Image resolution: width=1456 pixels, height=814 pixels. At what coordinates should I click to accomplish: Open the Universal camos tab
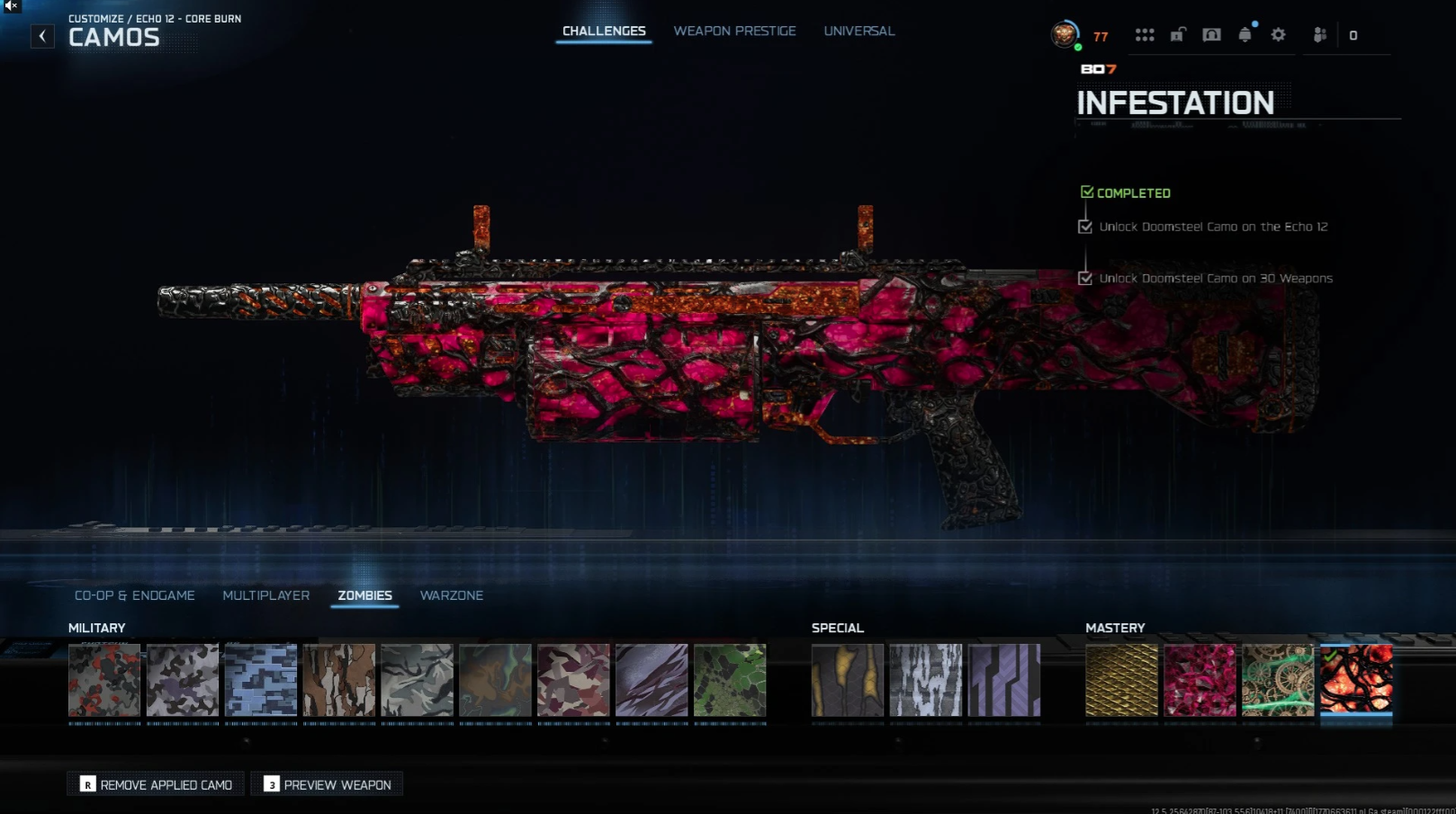point(858,31)
